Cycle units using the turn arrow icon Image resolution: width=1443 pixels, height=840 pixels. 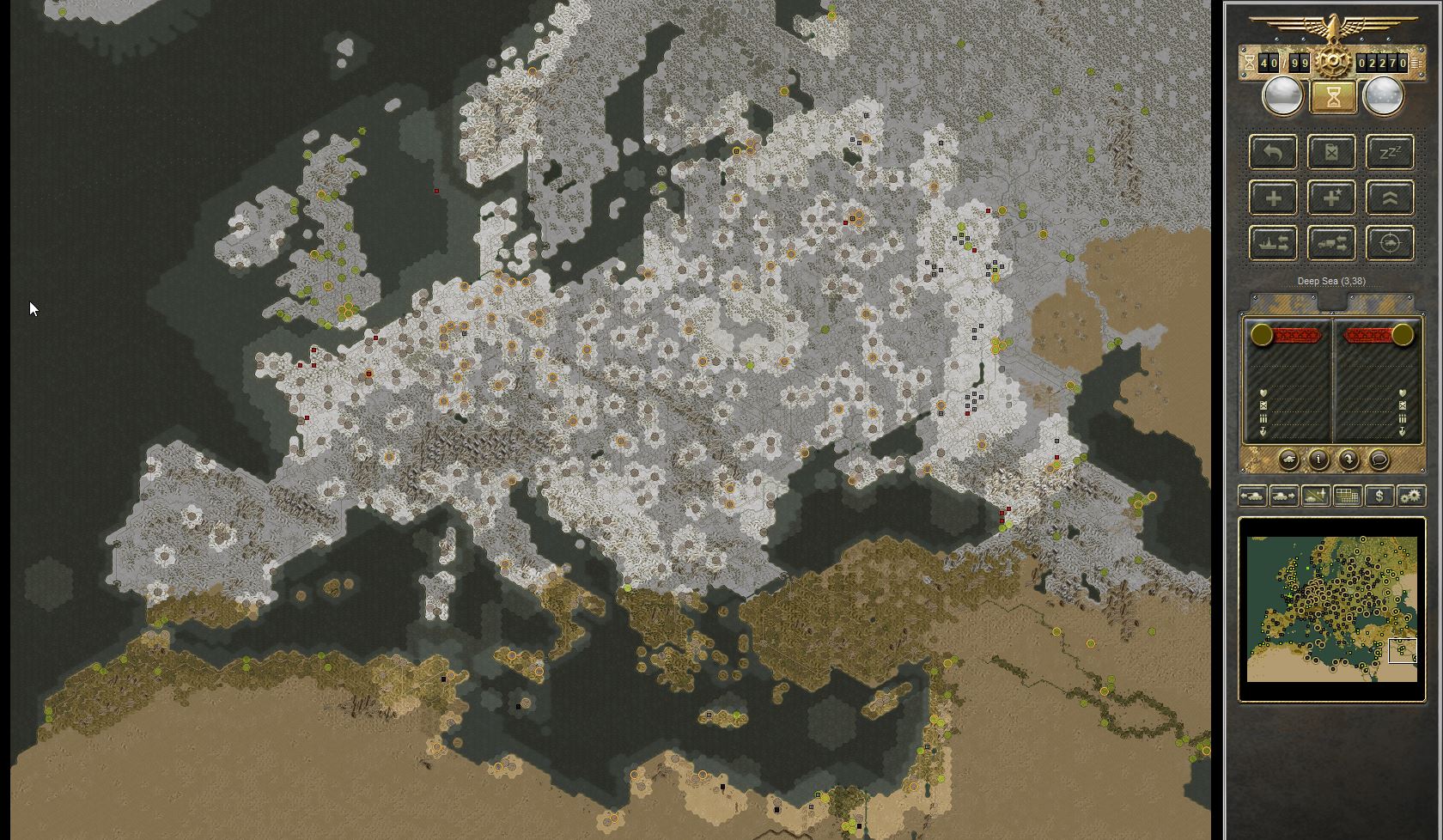pos(1349,460)
